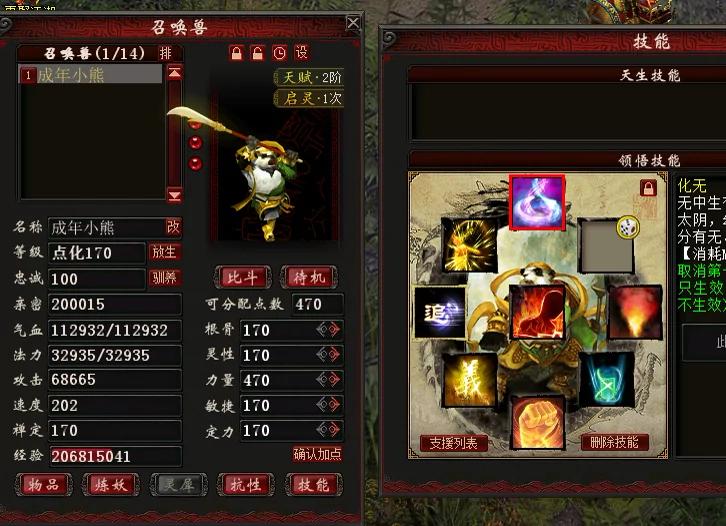Confirm stat points with 确认加点
The height and width of the screenshot is (526, 726).
[x=317, y=454]
